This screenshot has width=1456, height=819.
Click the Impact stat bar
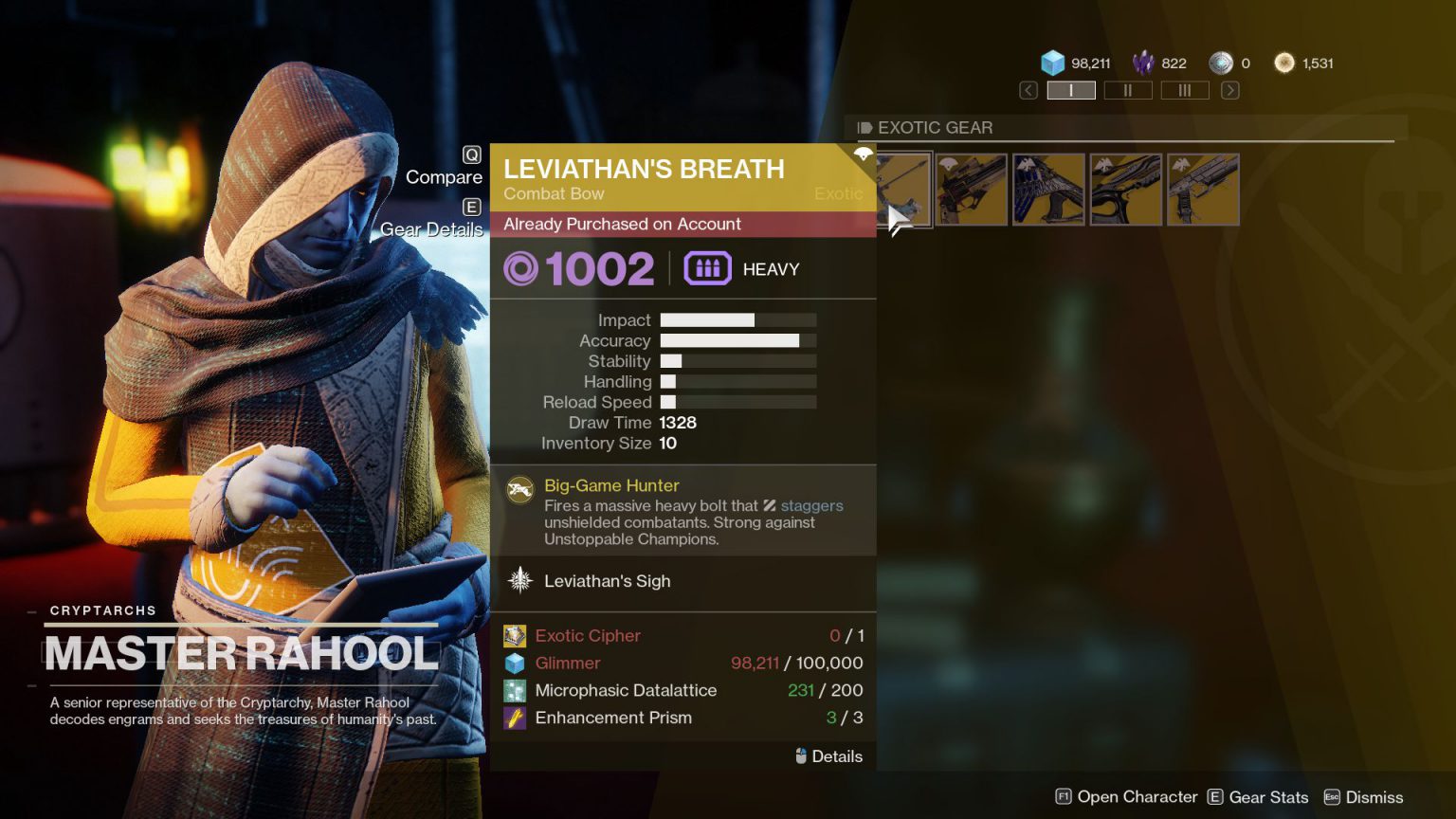point(739,319)
